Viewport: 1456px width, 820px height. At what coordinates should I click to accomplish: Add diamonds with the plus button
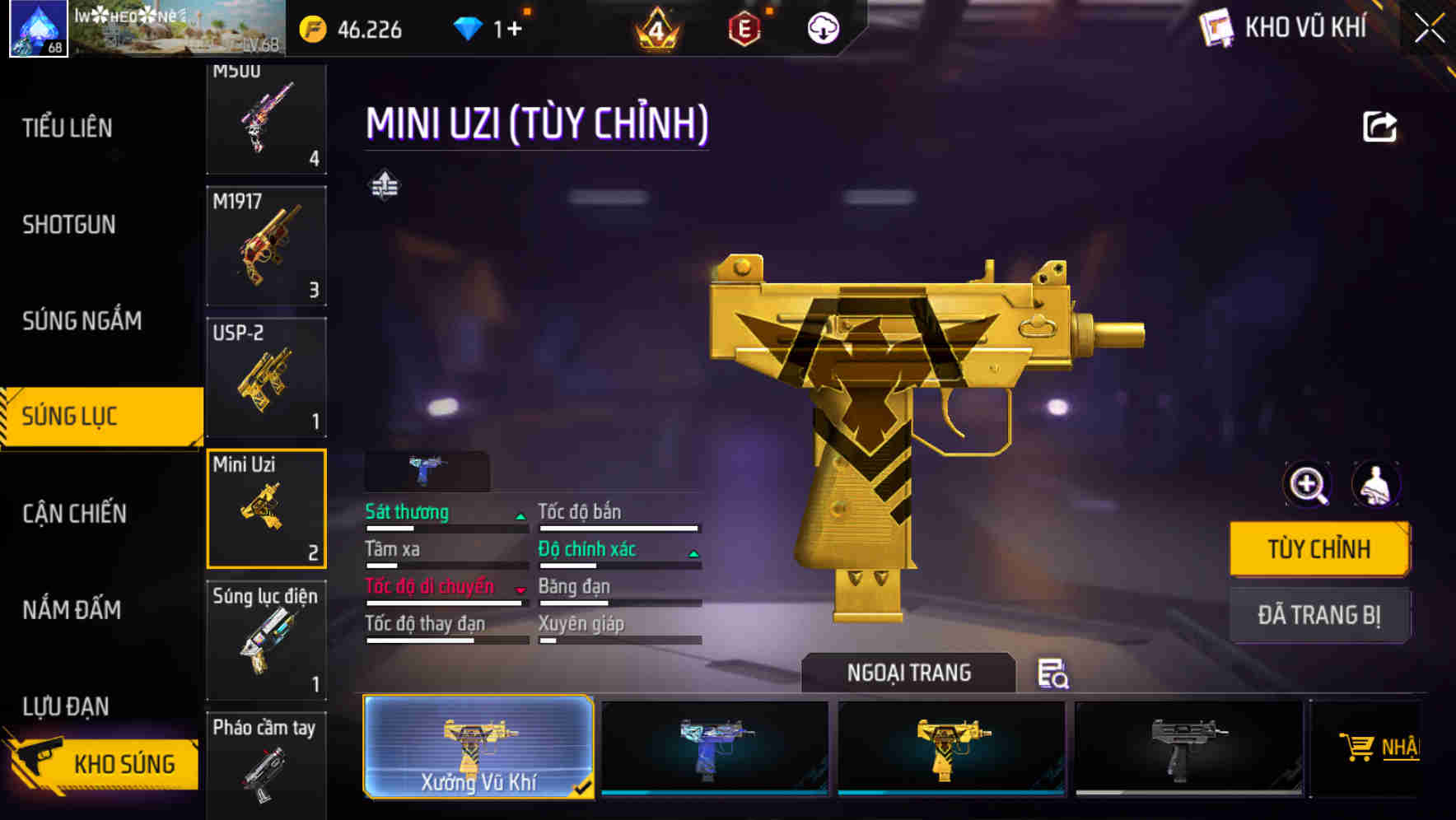(513, 30)
